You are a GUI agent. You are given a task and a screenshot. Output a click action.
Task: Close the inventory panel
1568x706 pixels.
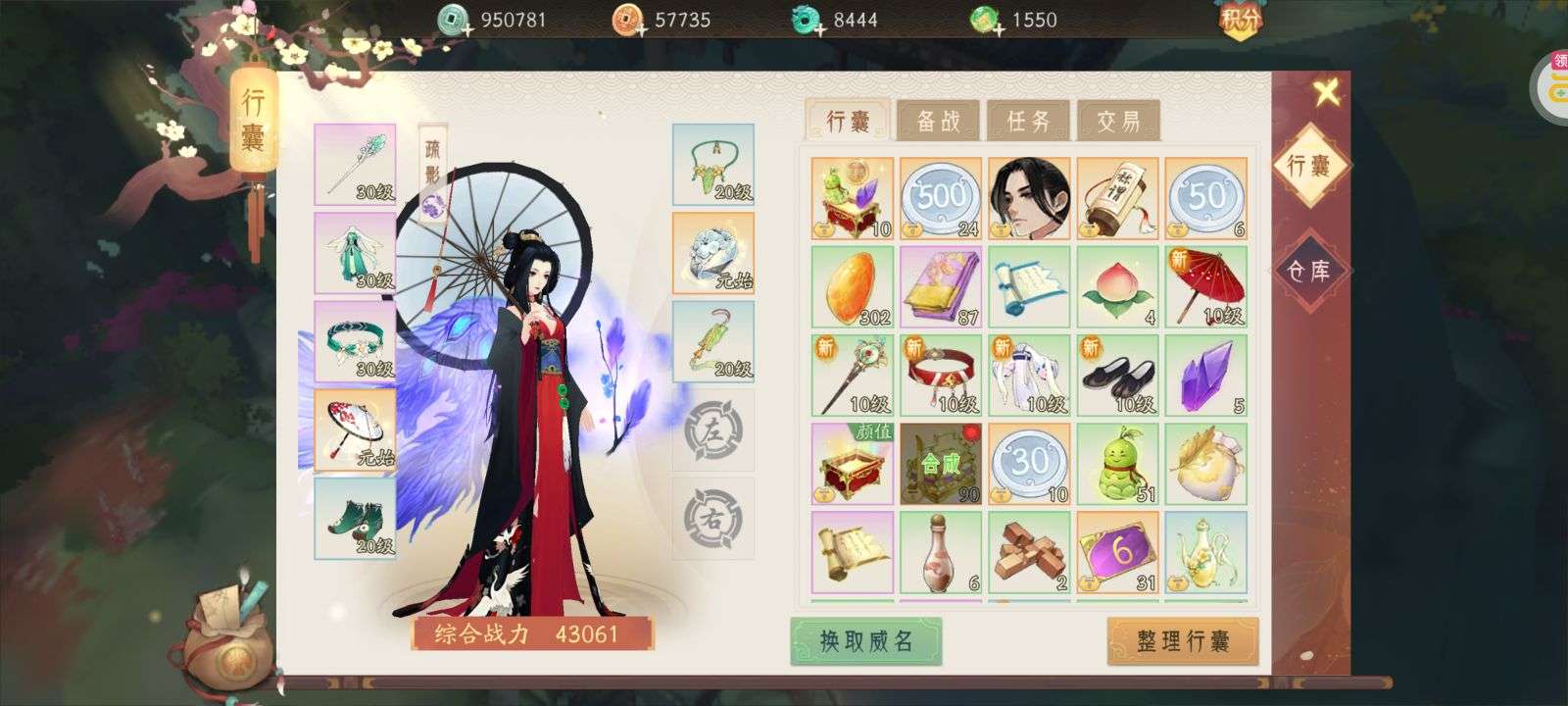pyautogui.click(x=1326, y=93)
